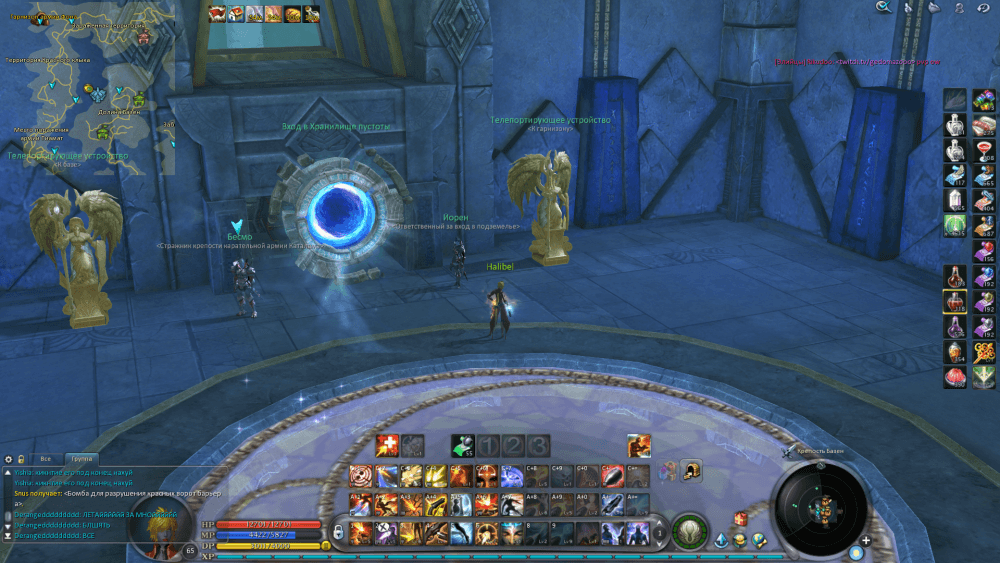This screenshot has height=563, width=1000.
Task: Switch to the Группа chat tab
Action: click(x=82, y=459)
